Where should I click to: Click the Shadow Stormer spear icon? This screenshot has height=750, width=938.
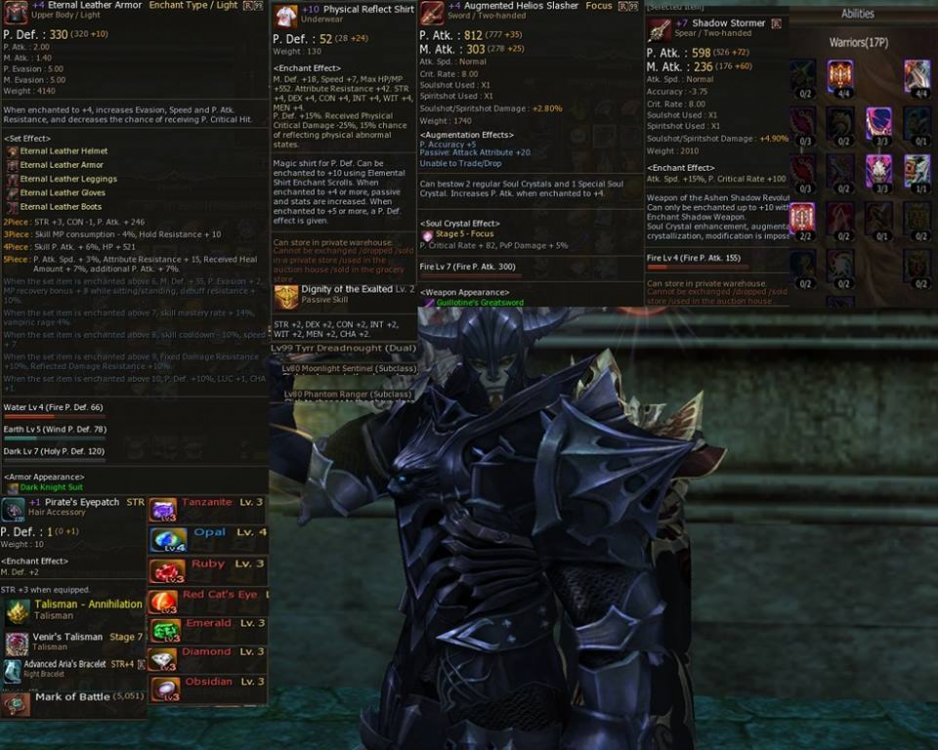pos(659,29)
